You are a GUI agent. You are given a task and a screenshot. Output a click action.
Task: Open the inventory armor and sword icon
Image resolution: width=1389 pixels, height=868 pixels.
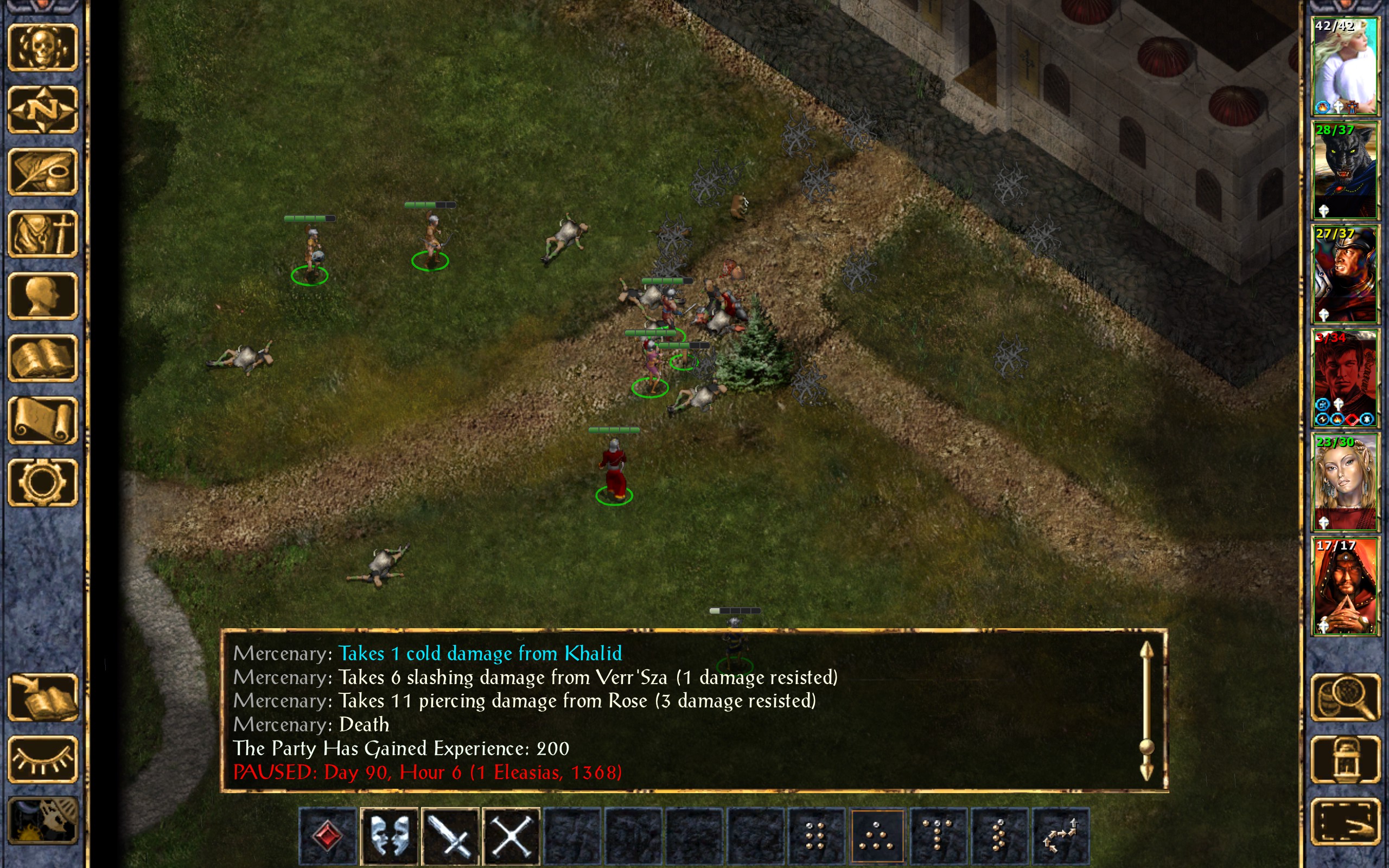[x=42, y=234]
